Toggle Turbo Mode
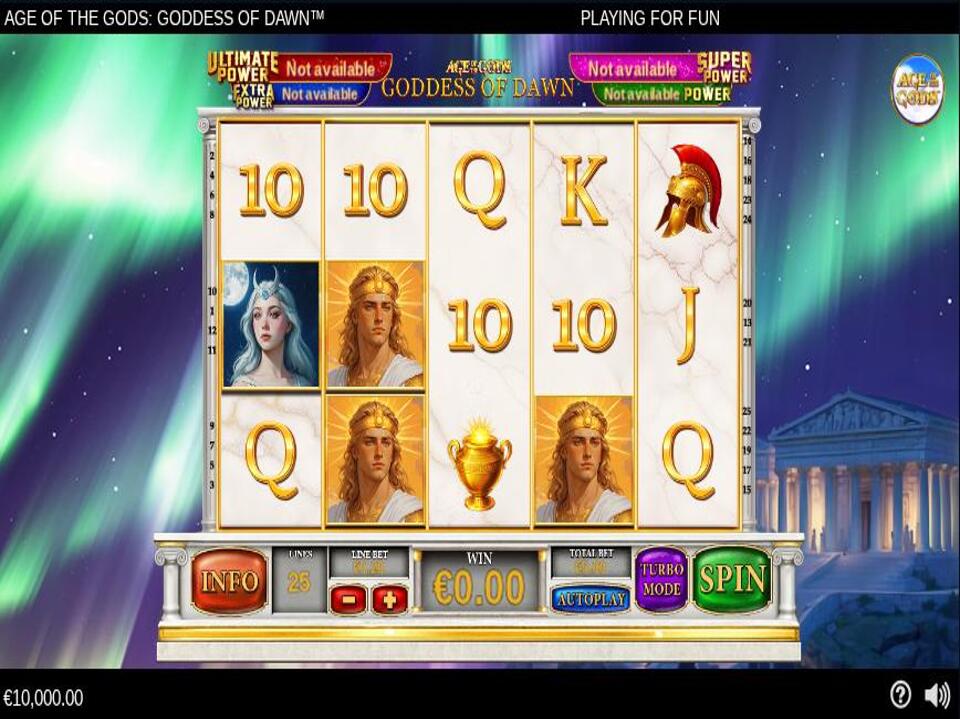Screen dimensions: 960x719 click(x=661, y=579)
